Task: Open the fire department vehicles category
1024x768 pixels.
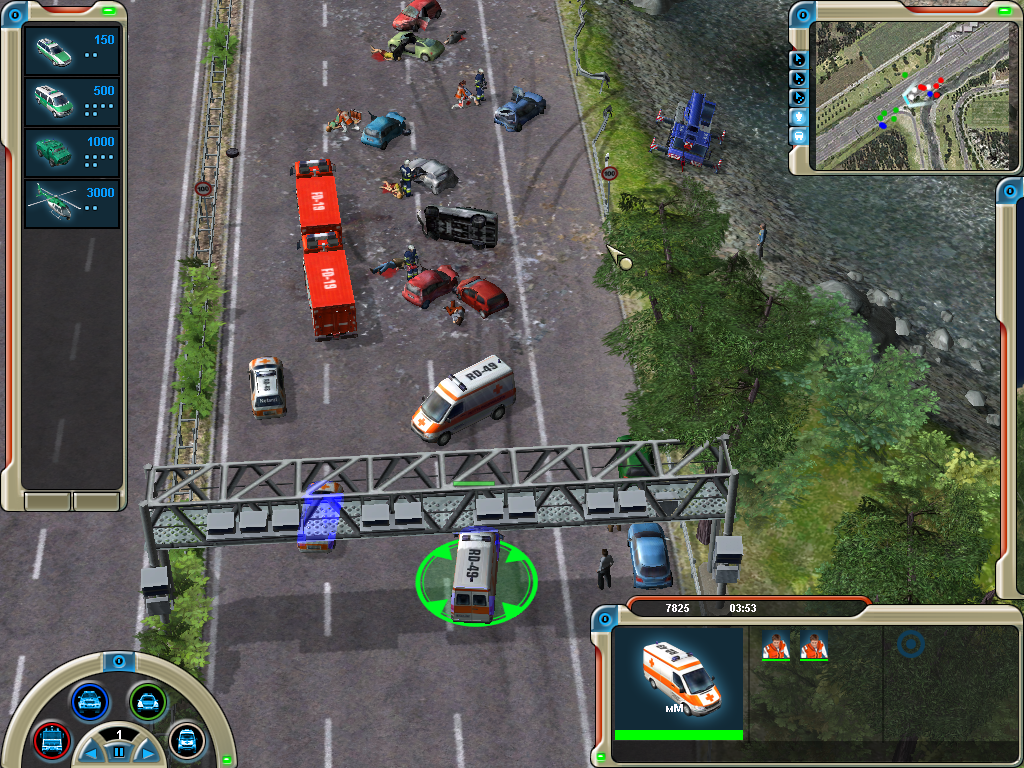Action: point(50,740)
